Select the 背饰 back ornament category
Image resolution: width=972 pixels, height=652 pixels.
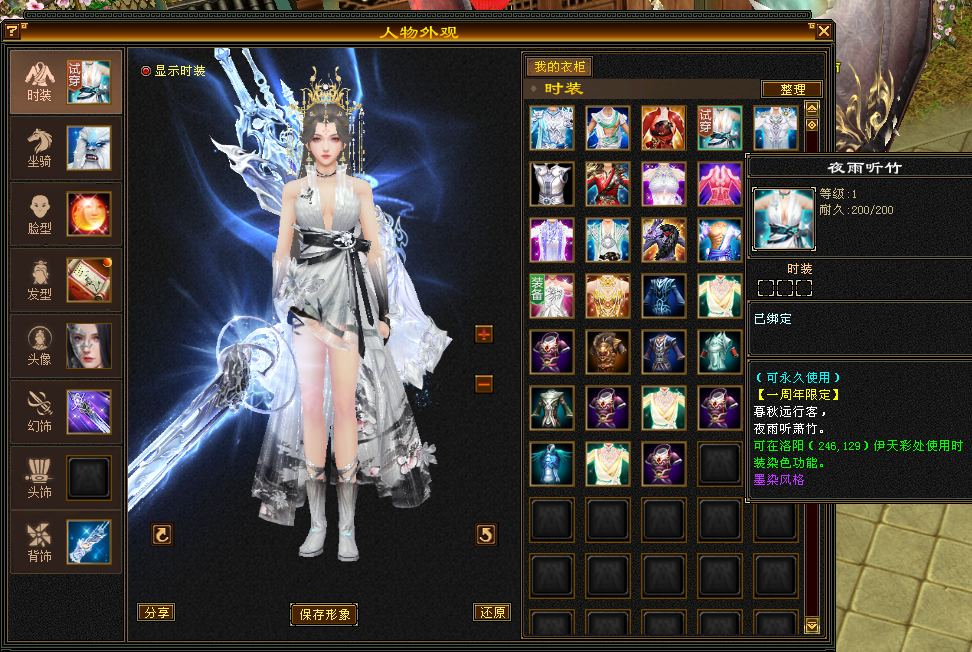[x=66, y=542]
